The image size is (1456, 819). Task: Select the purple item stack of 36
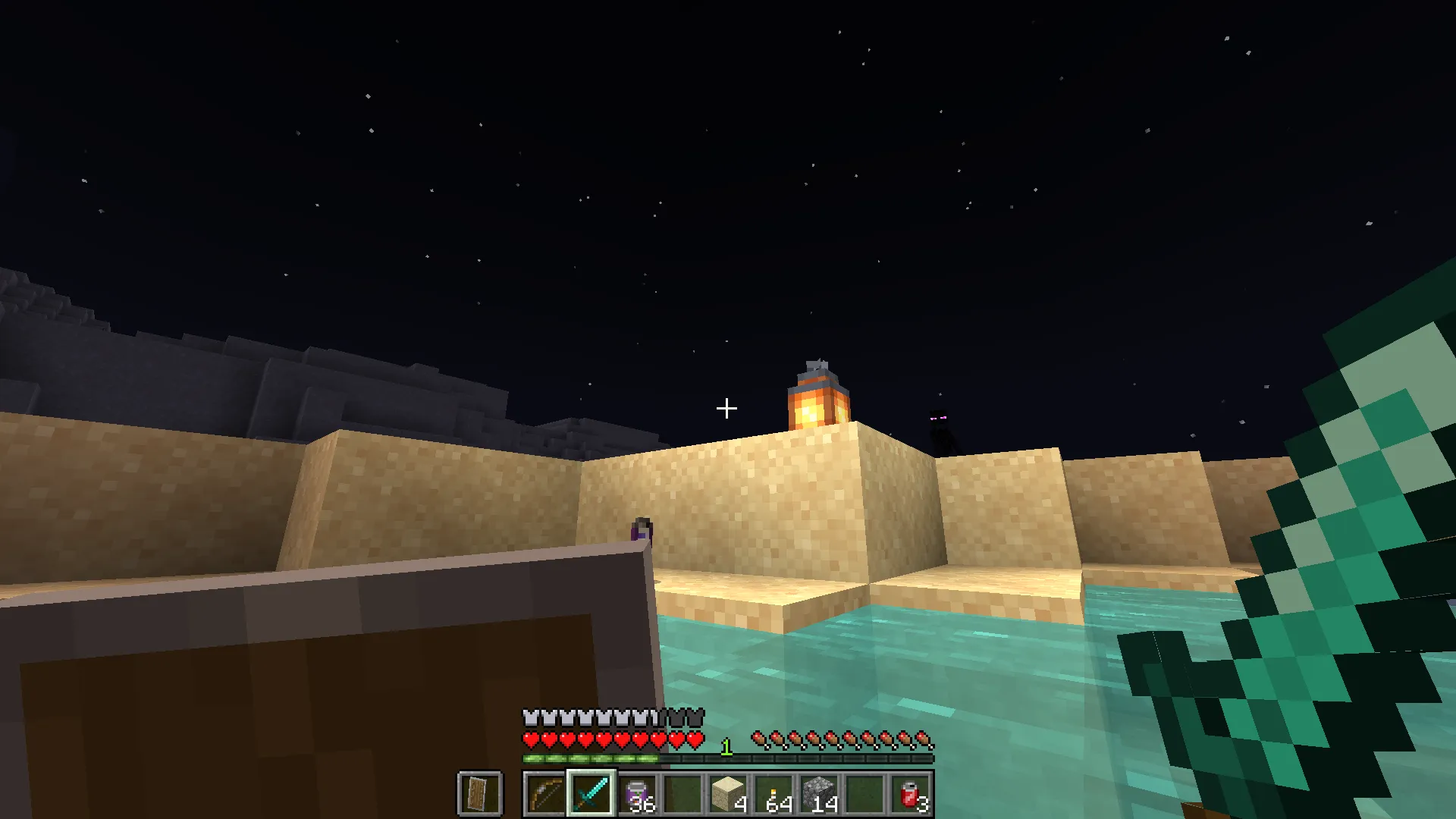(637, 794)
